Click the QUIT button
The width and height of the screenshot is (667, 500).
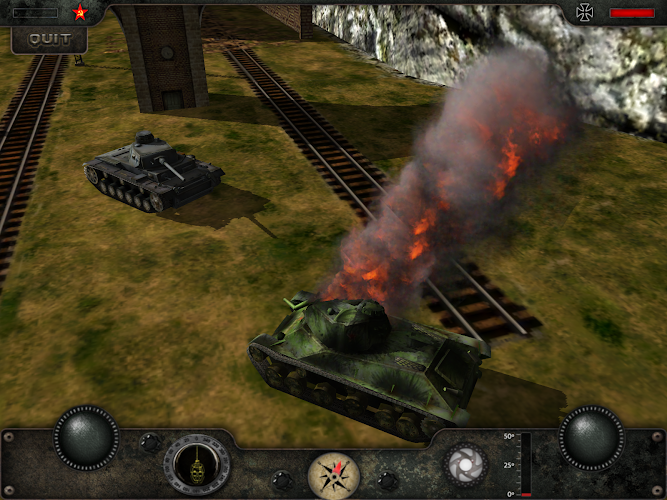(x=49, y=39)
